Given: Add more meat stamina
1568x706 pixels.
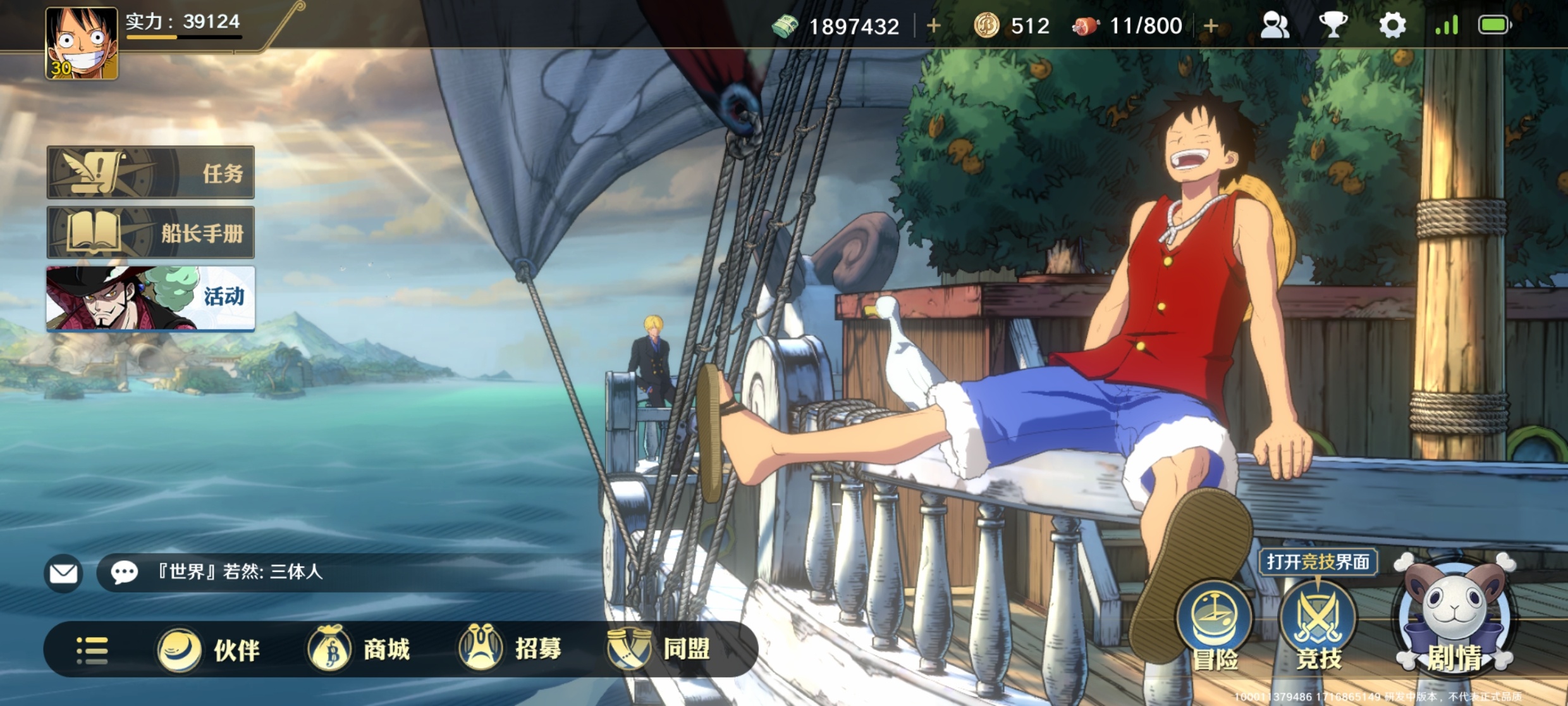Looking at the screenshot, I should click(1211, 26).
